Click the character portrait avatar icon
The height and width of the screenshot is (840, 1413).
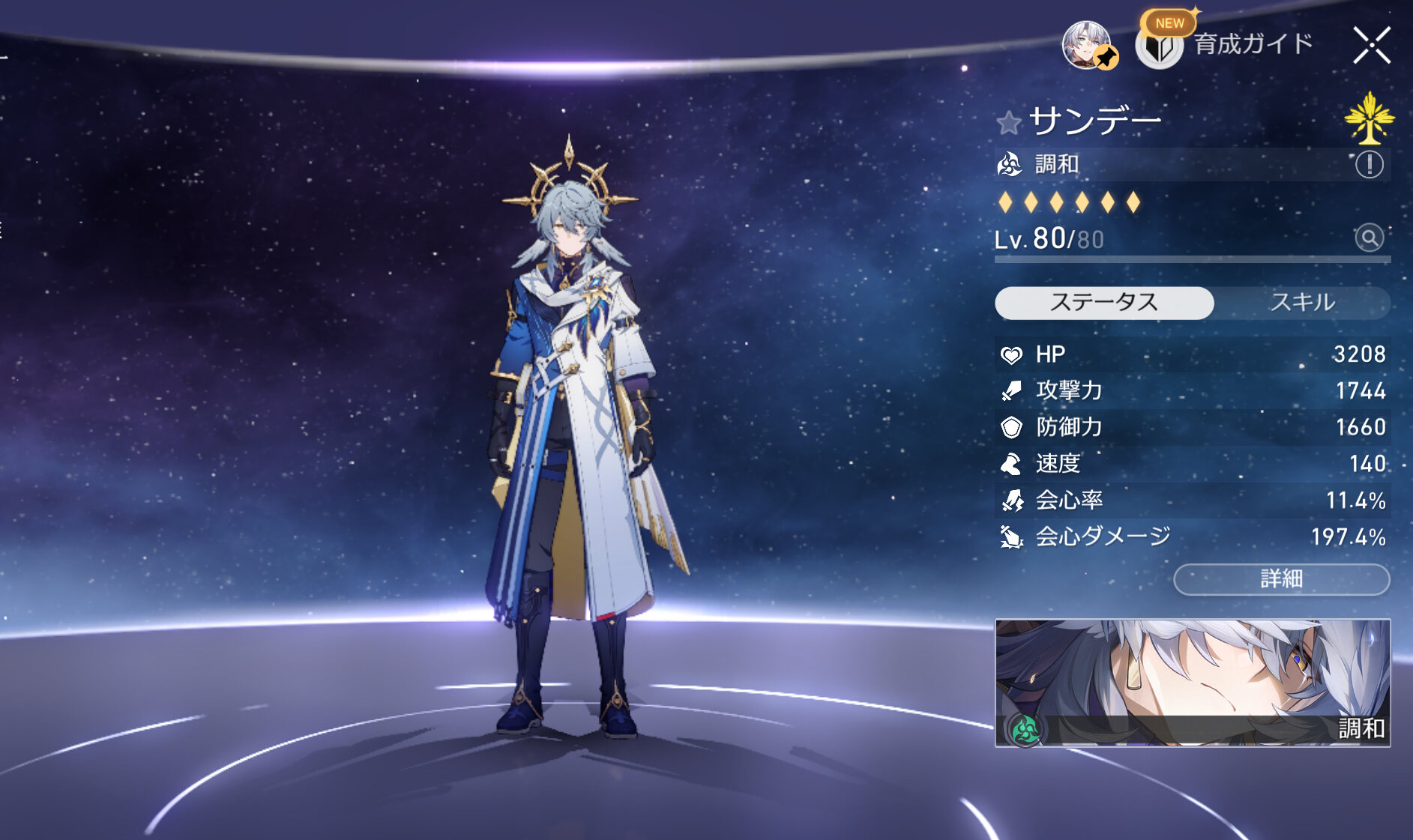[x=1088, y=45]
